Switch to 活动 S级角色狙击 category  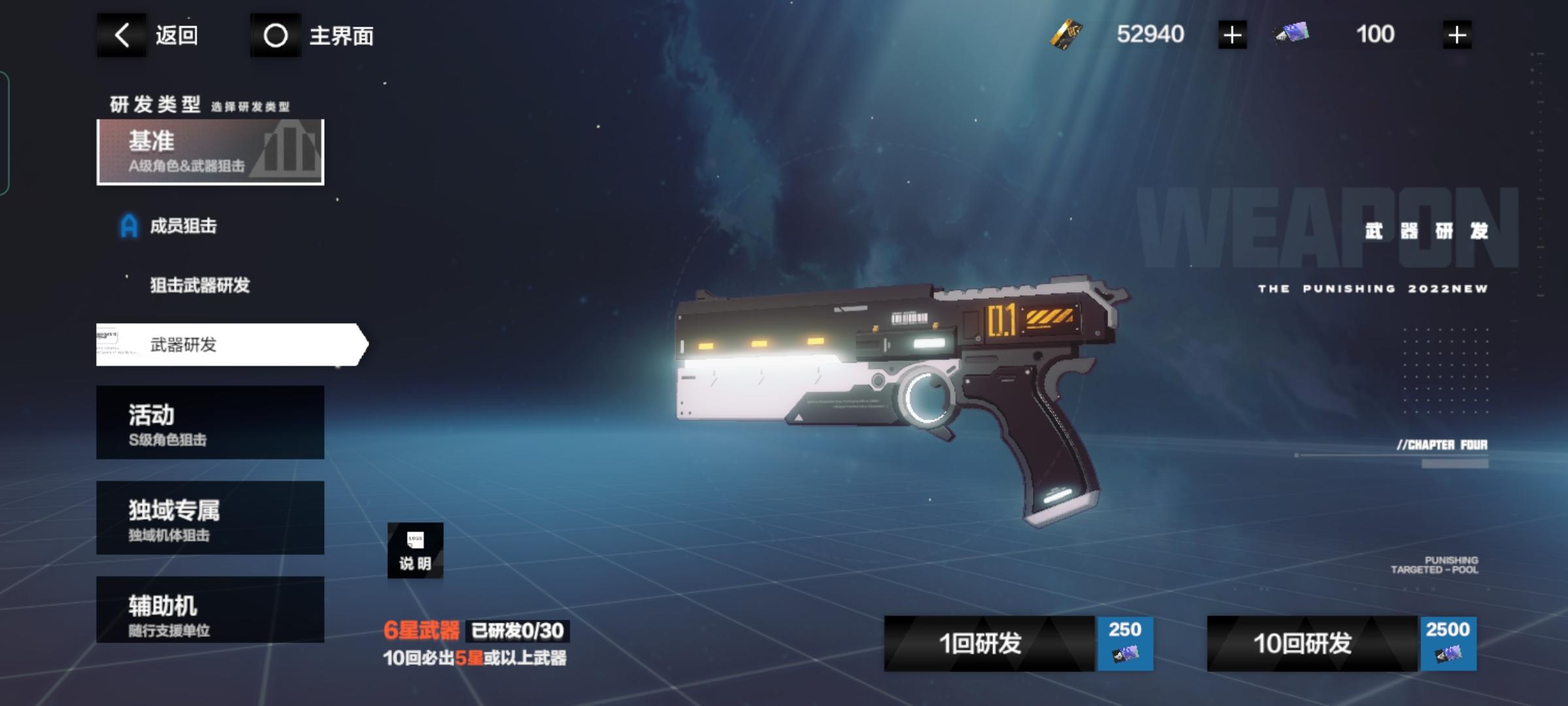coord(210,422)
